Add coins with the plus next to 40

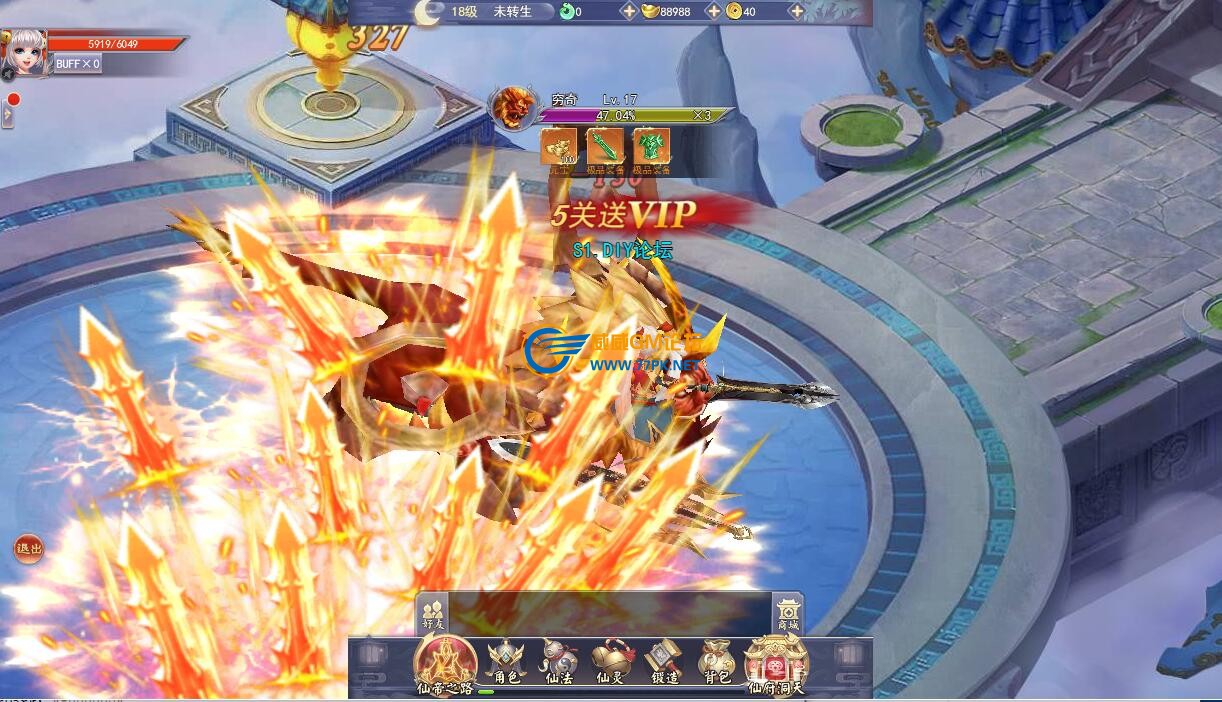796,12
